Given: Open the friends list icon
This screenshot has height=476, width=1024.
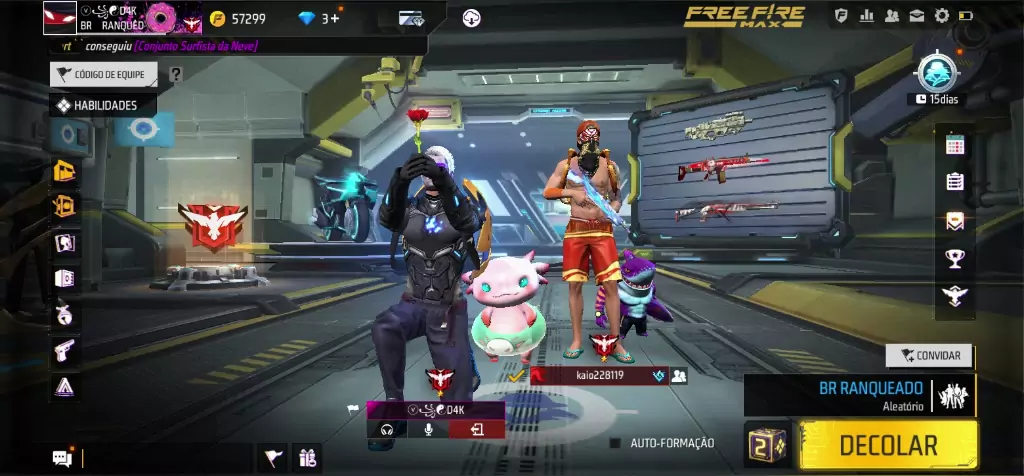Looking at the screenshot, I should pos(891,16).
